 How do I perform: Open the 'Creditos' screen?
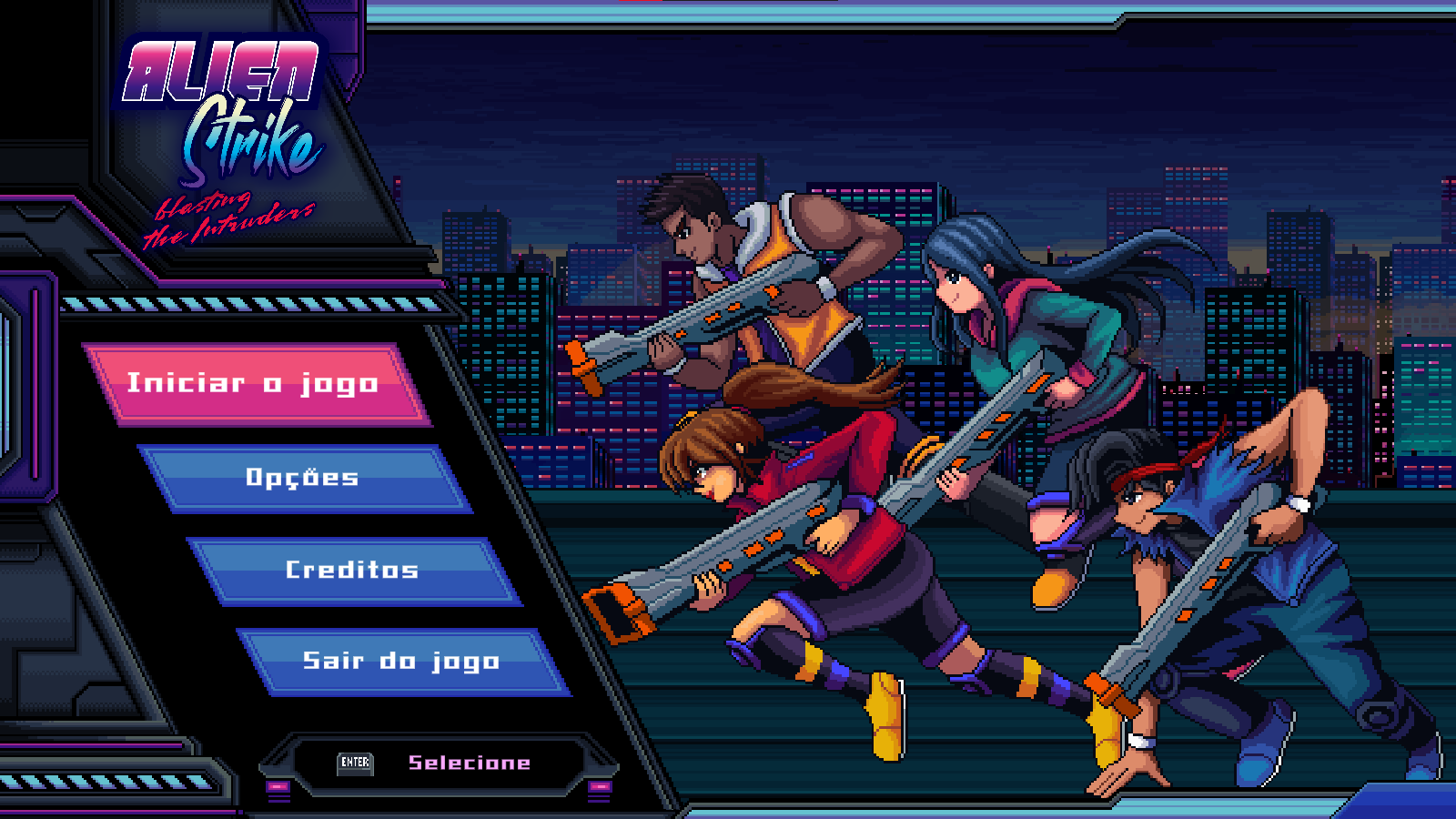pos(353,570)
